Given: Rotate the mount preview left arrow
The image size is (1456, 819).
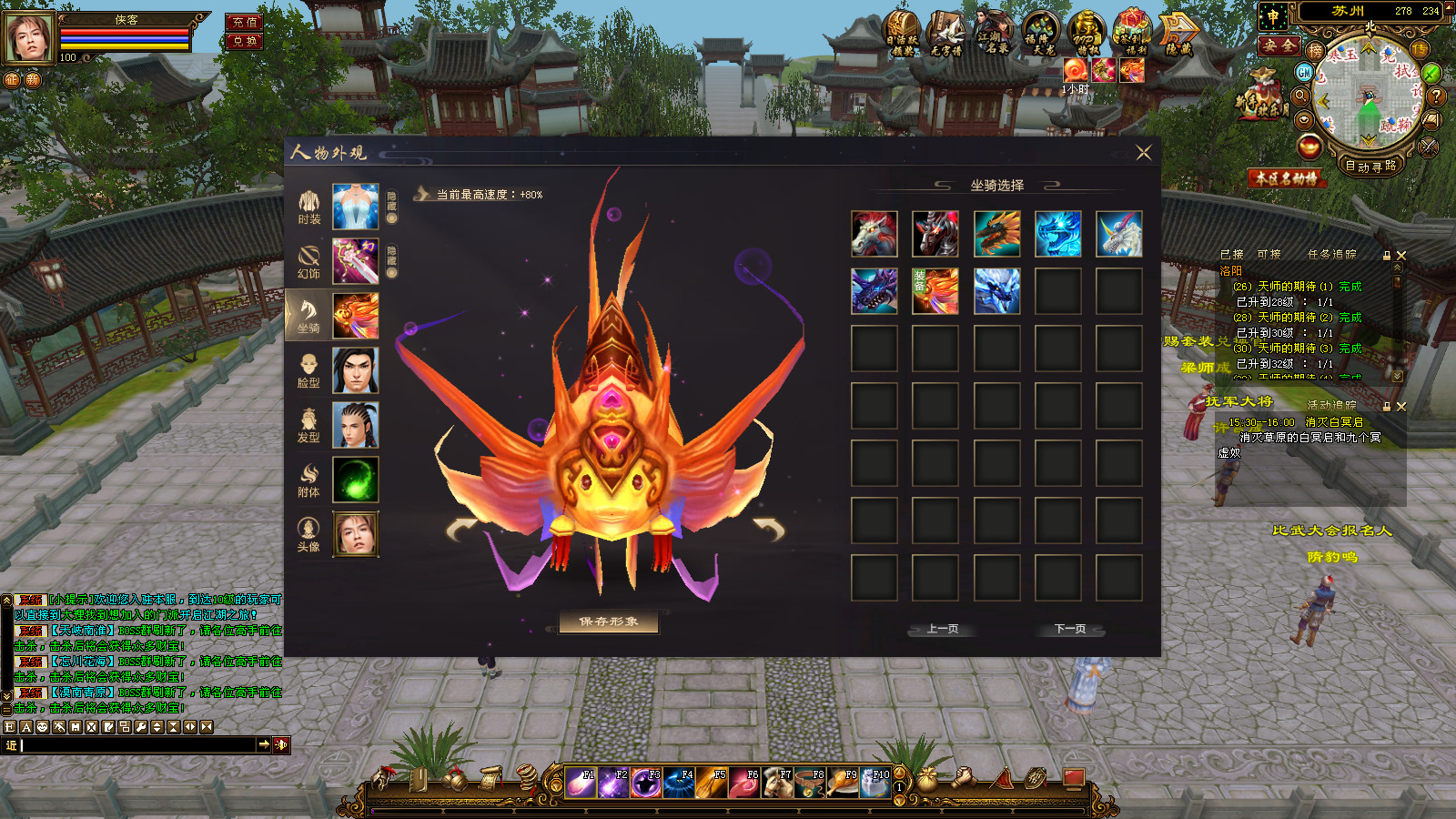Looking at the screenshot, I should (462, 528).
